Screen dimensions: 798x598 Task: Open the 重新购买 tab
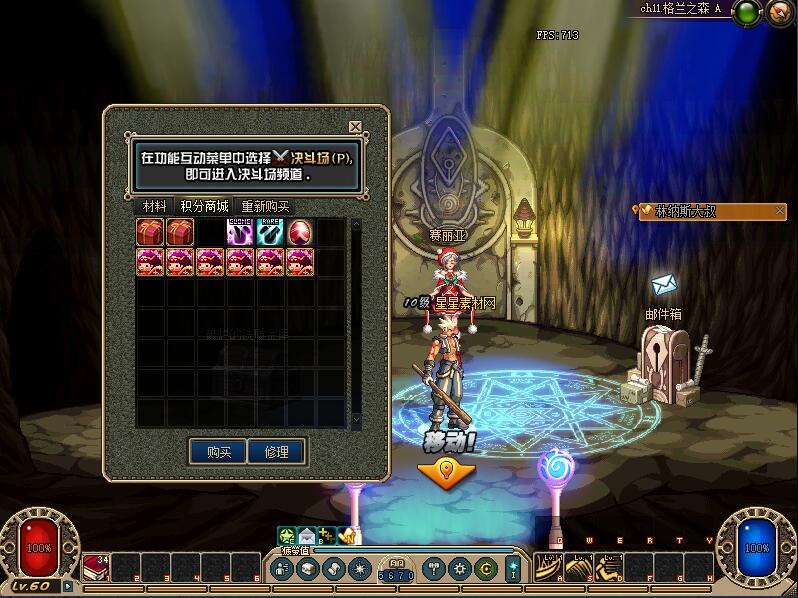(265, 206)
